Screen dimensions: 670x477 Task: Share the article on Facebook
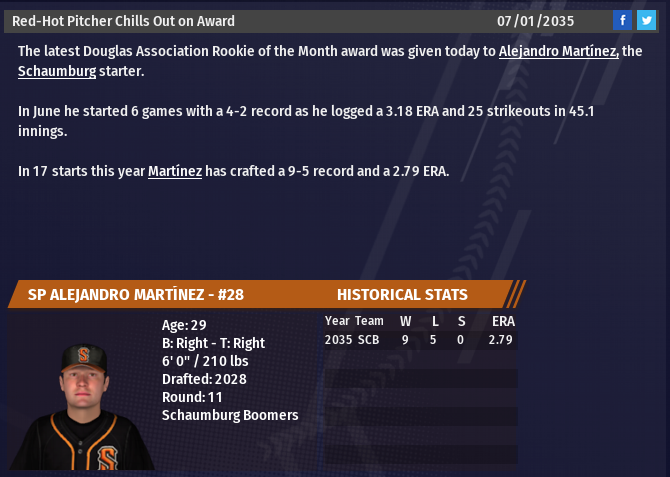pos(622,20)
